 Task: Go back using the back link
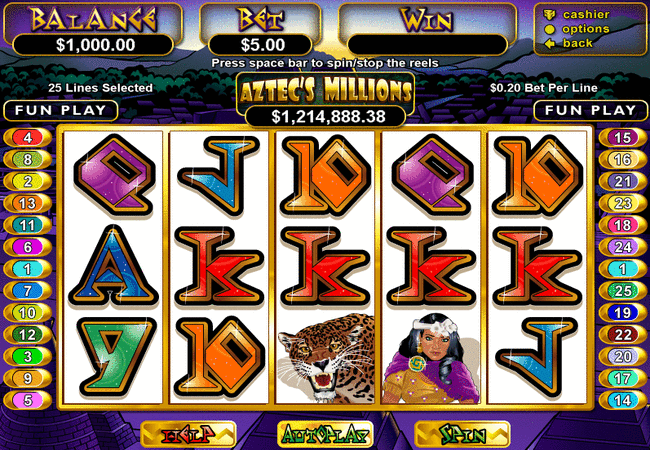[x=579, y=43]
